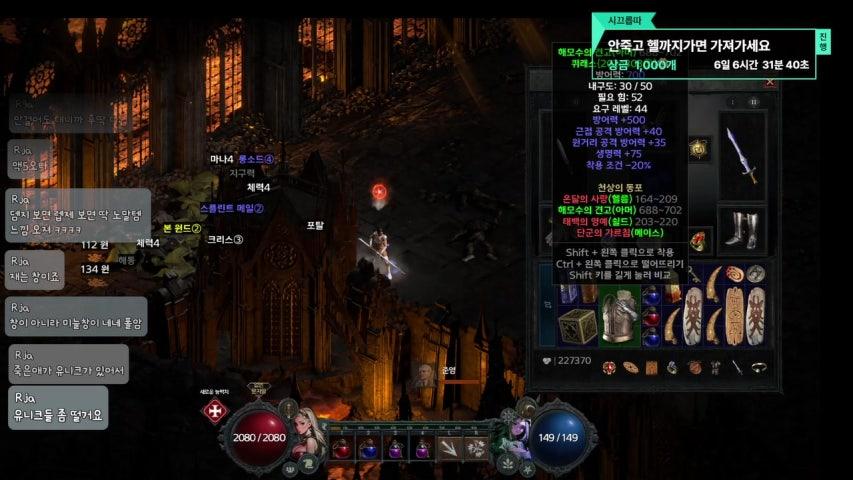Click the latest Rja chat message

[x=58, y=407]
